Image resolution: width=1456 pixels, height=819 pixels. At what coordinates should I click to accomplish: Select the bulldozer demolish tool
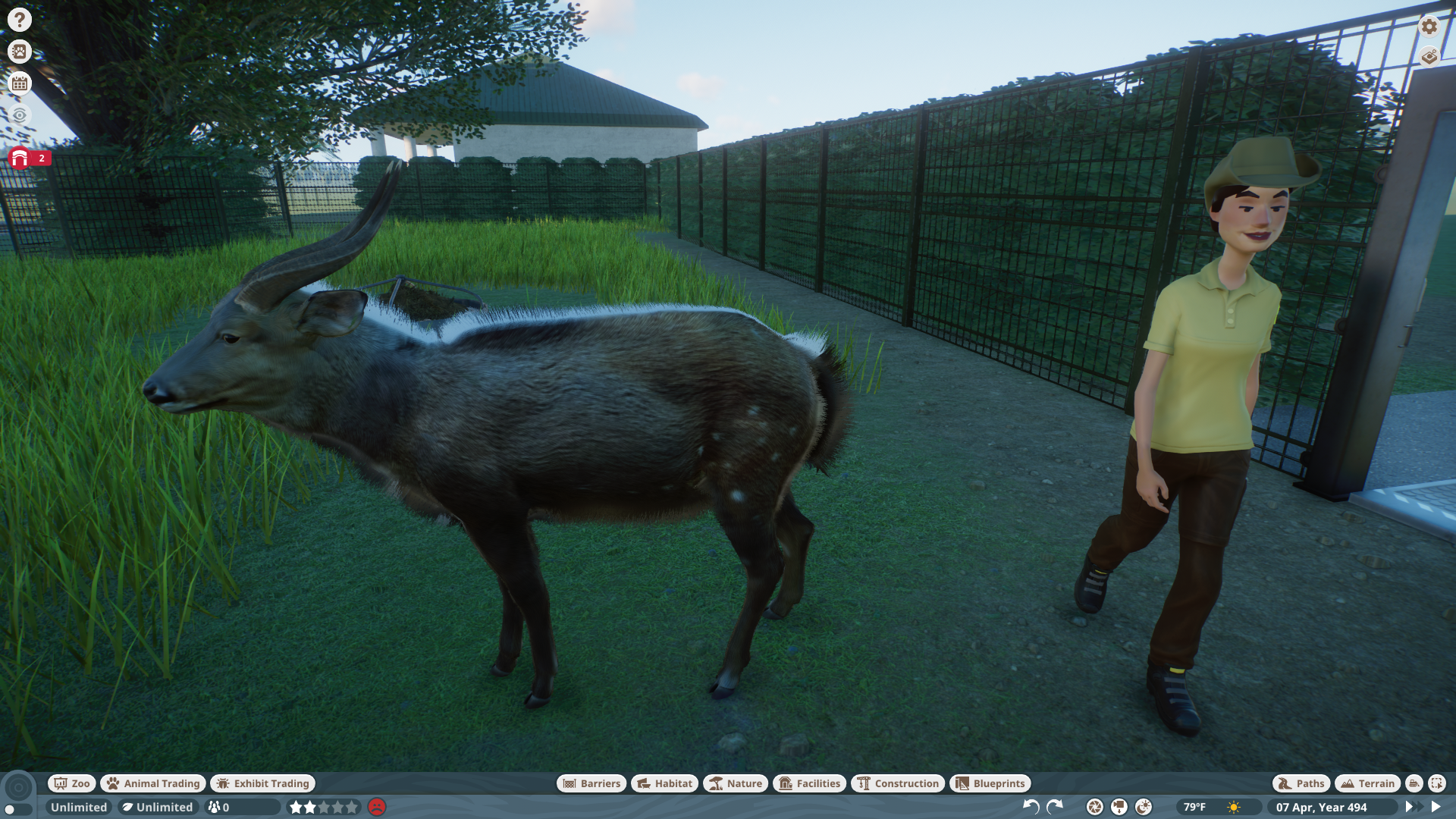(x=1414, y=784)
